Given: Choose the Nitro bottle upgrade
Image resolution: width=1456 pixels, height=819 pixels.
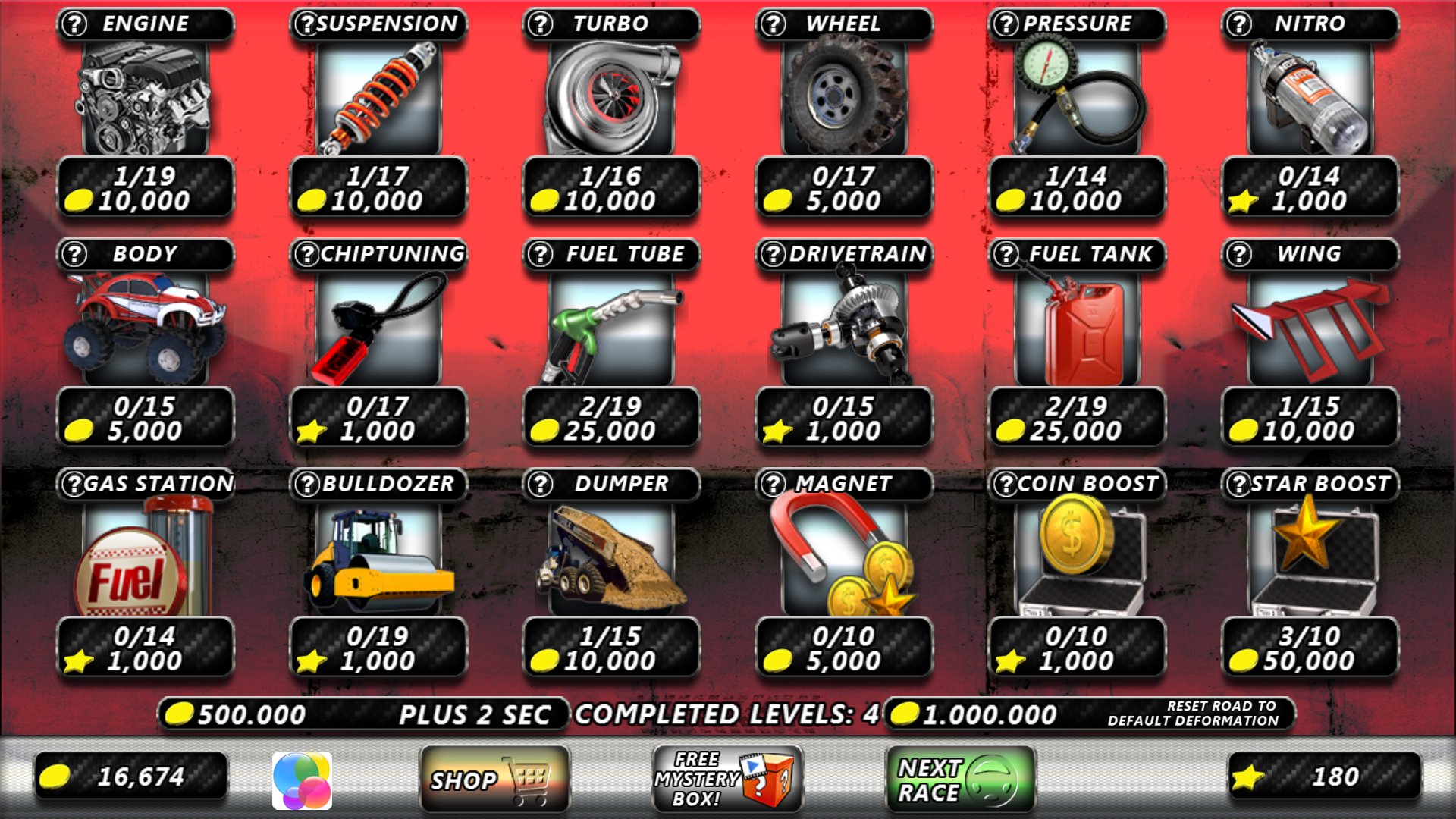Looking at the screenshot, I should pyautogui.click(x=1310, y=99).
